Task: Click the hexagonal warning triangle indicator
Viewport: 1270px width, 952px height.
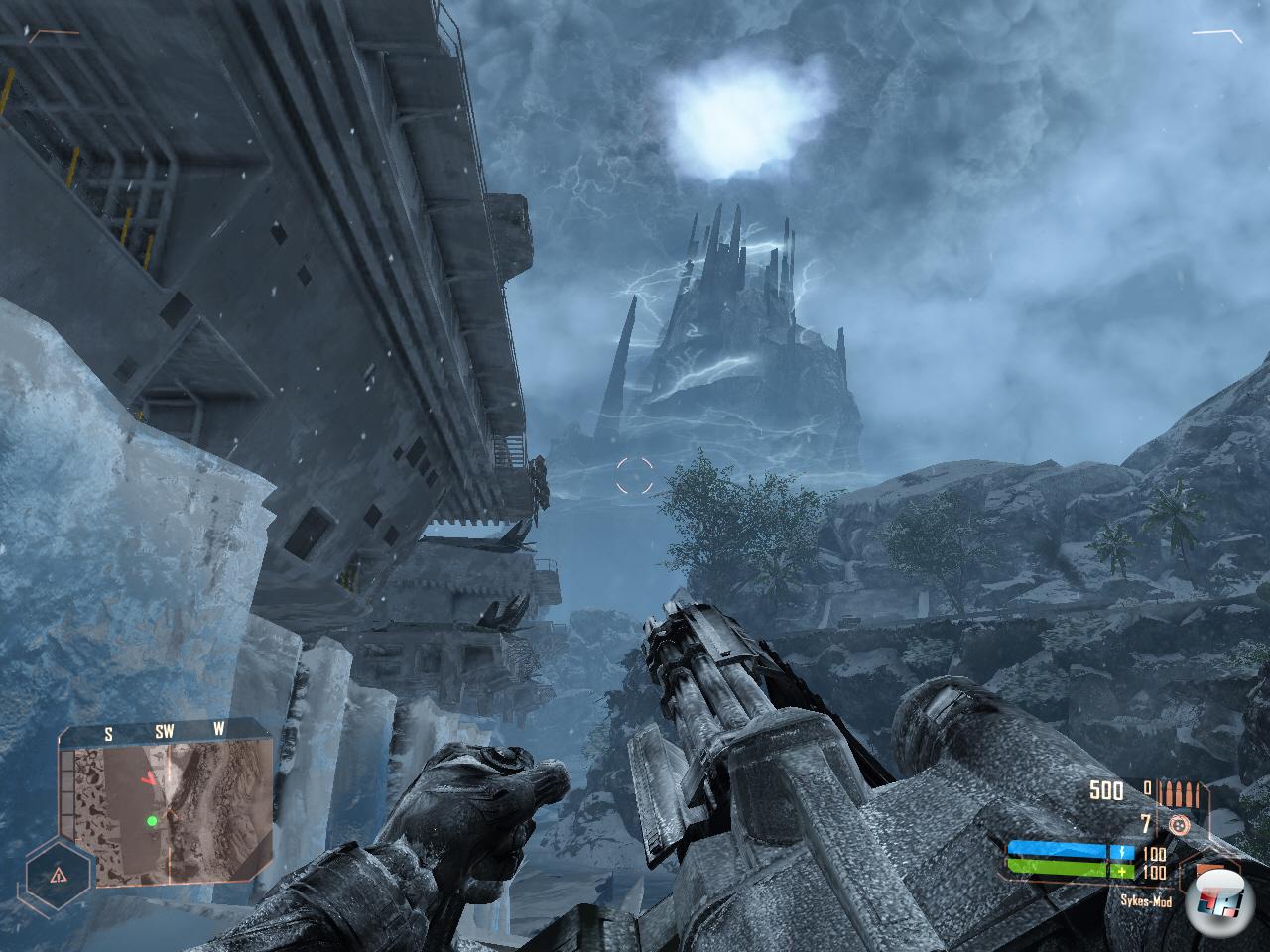Action: 59,875
